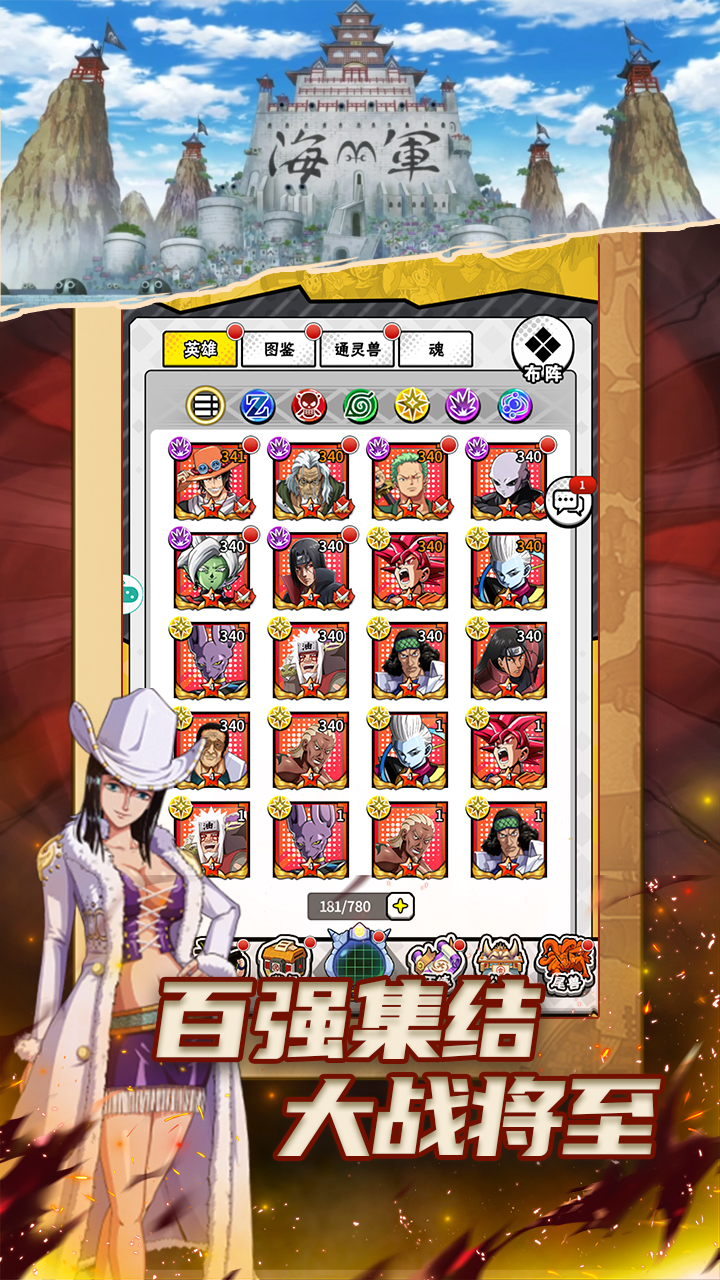Open the chat bubble with notification
The width and height of the screenshot is (720, 1280).
569,501
